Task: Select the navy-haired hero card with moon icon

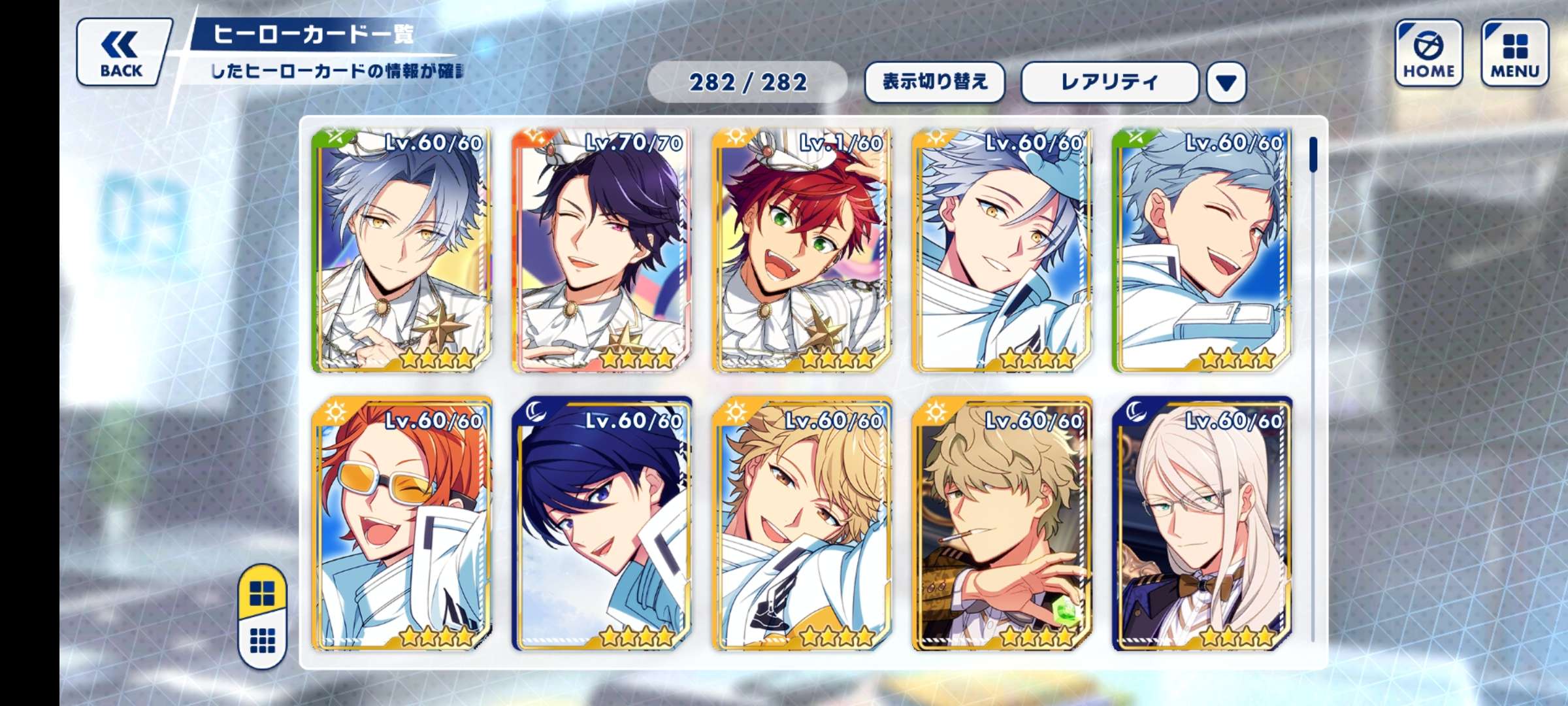Action: [x=601, y=523]
